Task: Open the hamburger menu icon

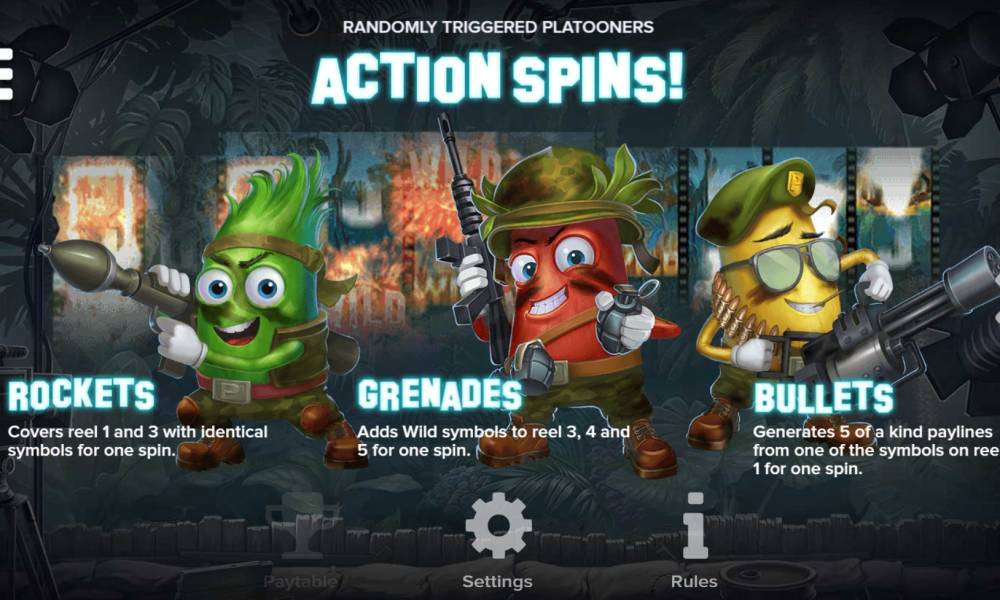Action: click(x=5, y=75)
